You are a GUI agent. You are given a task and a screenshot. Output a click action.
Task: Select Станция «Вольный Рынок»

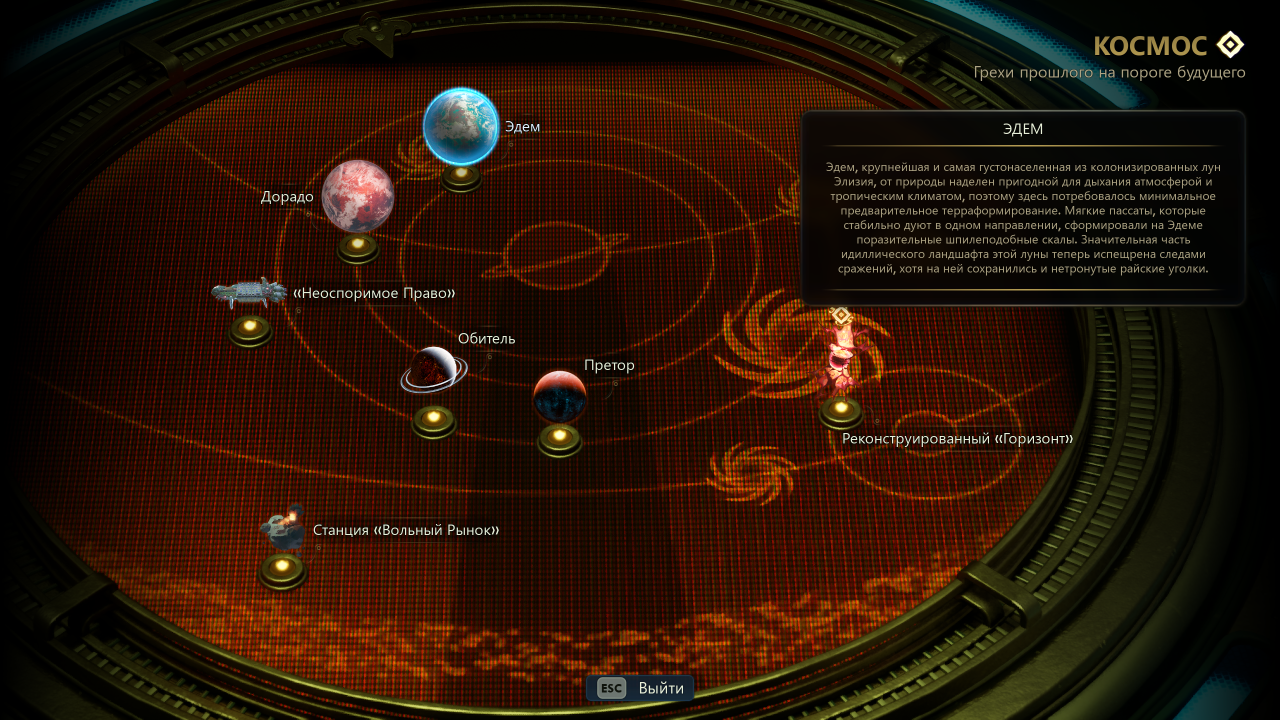point(283,530)
